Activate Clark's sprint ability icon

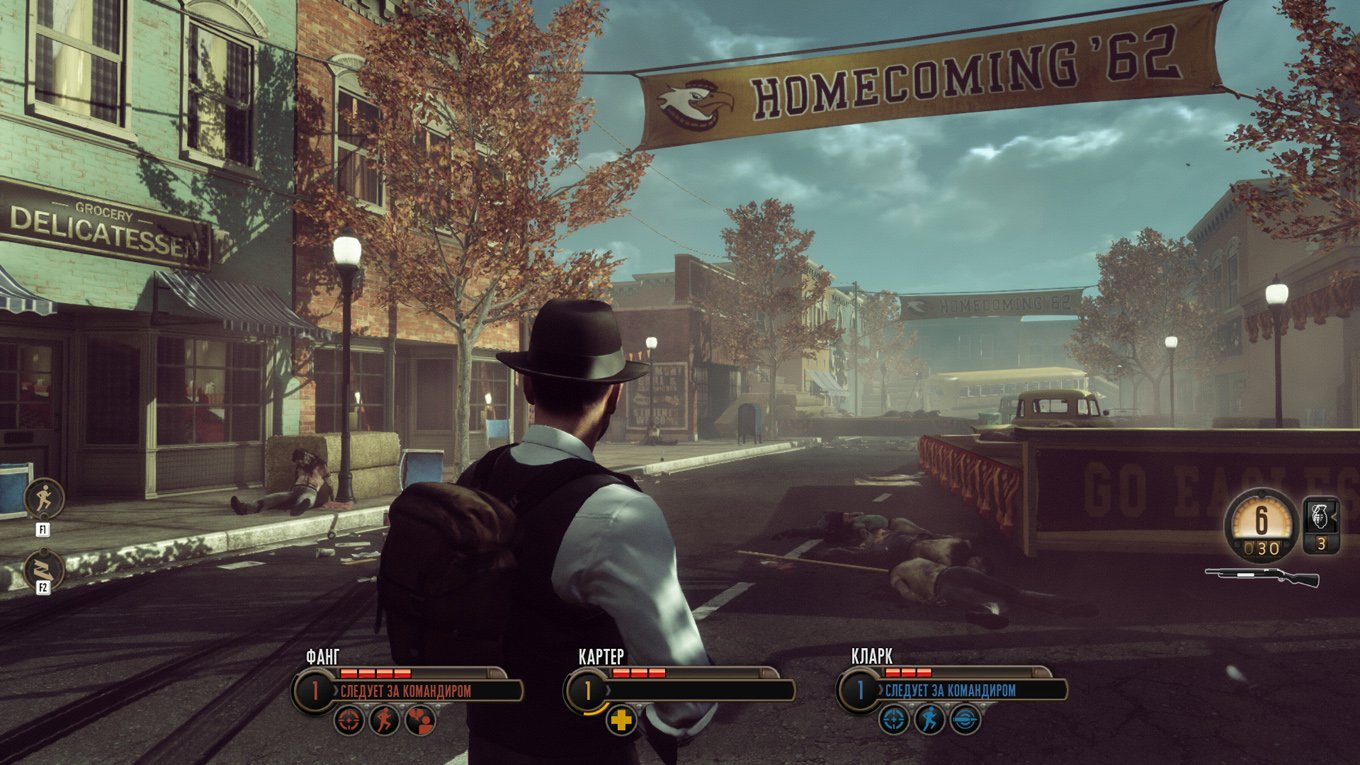[929, 720]
